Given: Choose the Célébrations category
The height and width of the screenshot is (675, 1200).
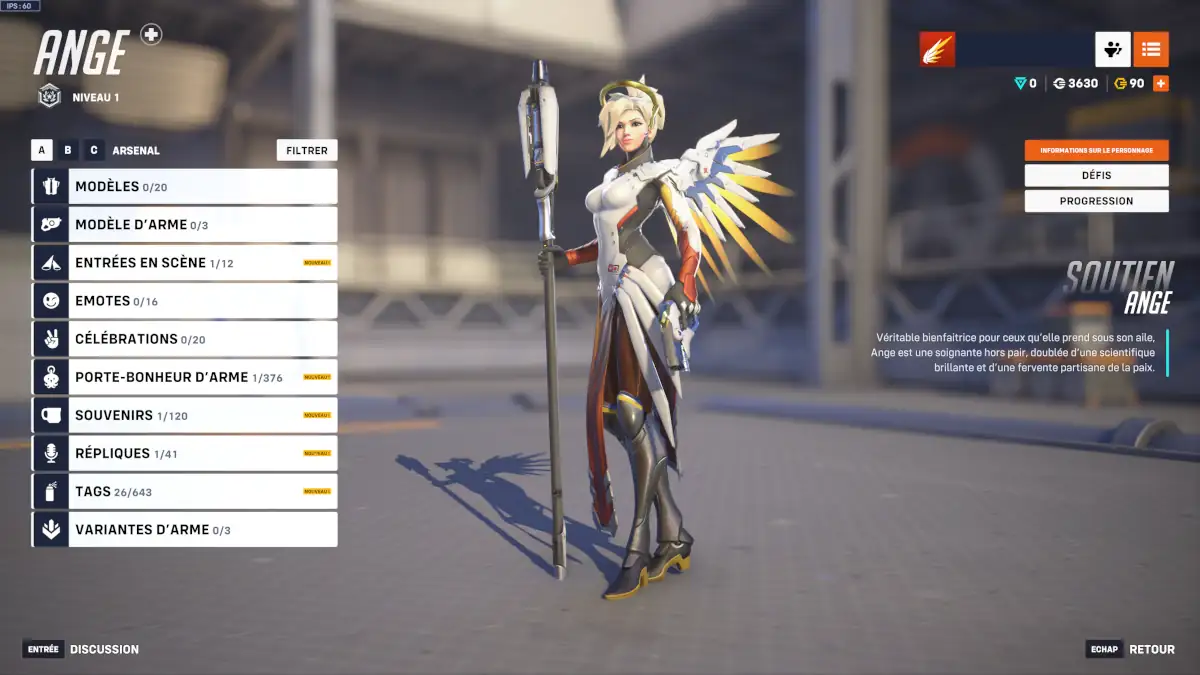Looking at the screenshot, I should click(x=185, y=339).
